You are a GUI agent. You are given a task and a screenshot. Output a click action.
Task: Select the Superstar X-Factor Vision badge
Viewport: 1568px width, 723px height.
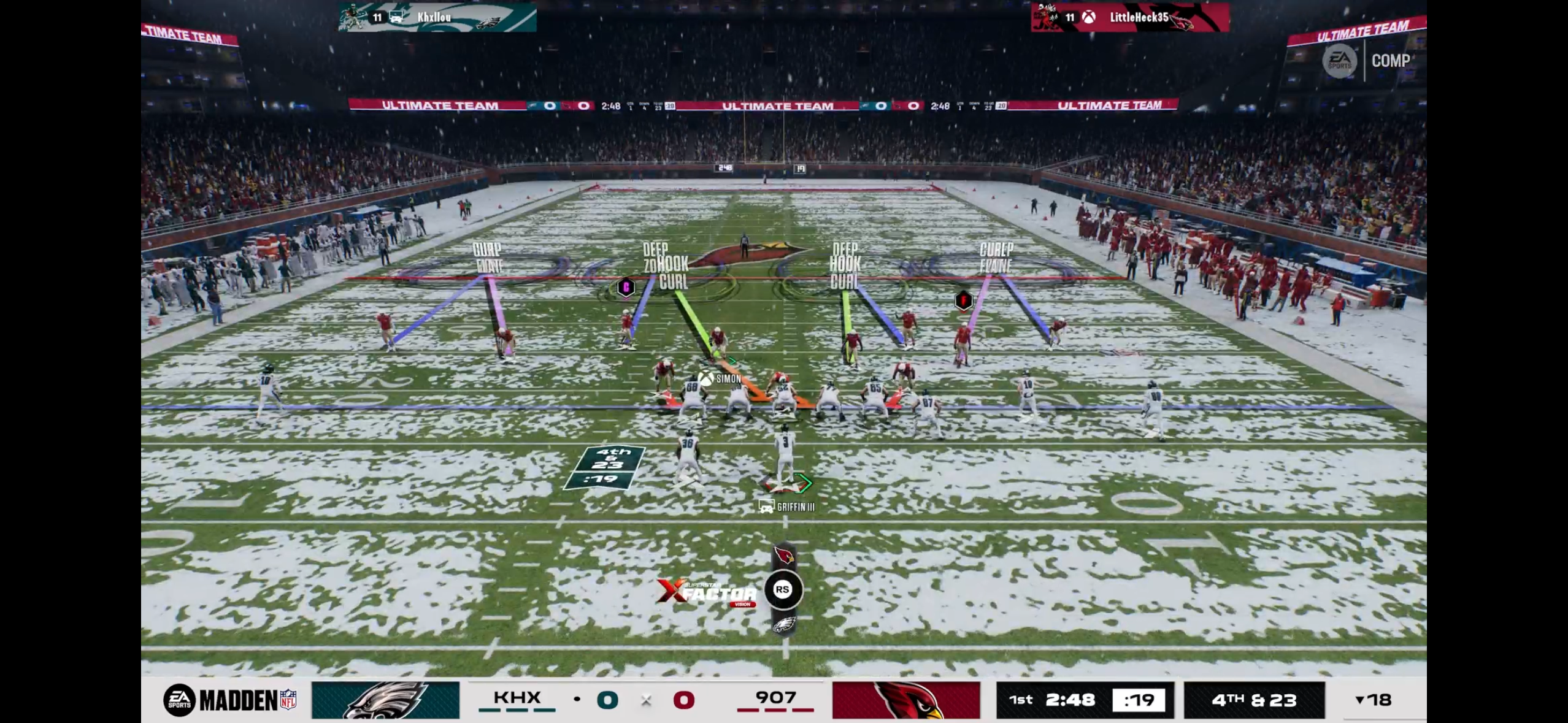(x=707, y=592)
